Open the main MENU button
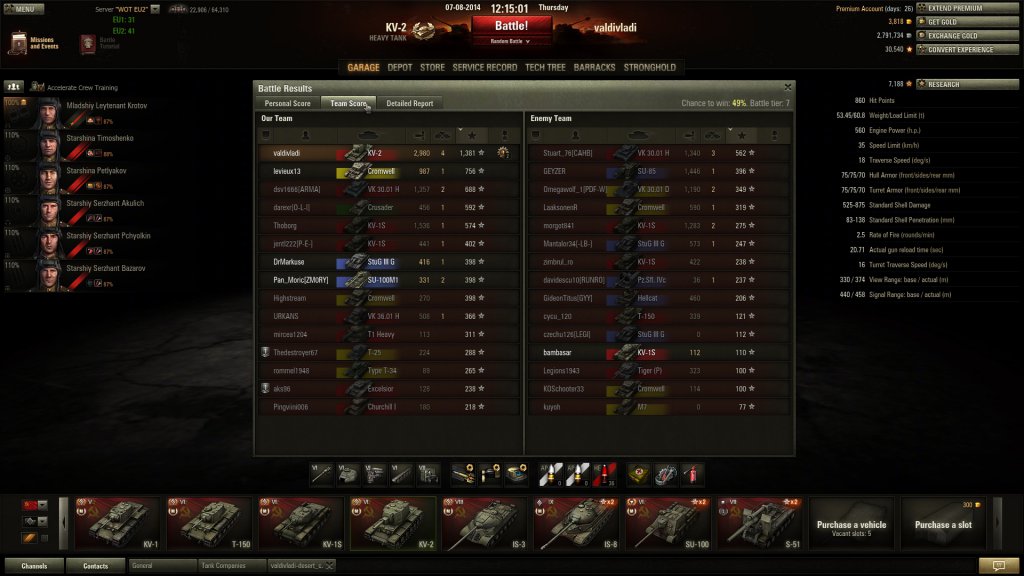Screen dimensions: 1024x576 pyautogui.click(x=24, y=9)
